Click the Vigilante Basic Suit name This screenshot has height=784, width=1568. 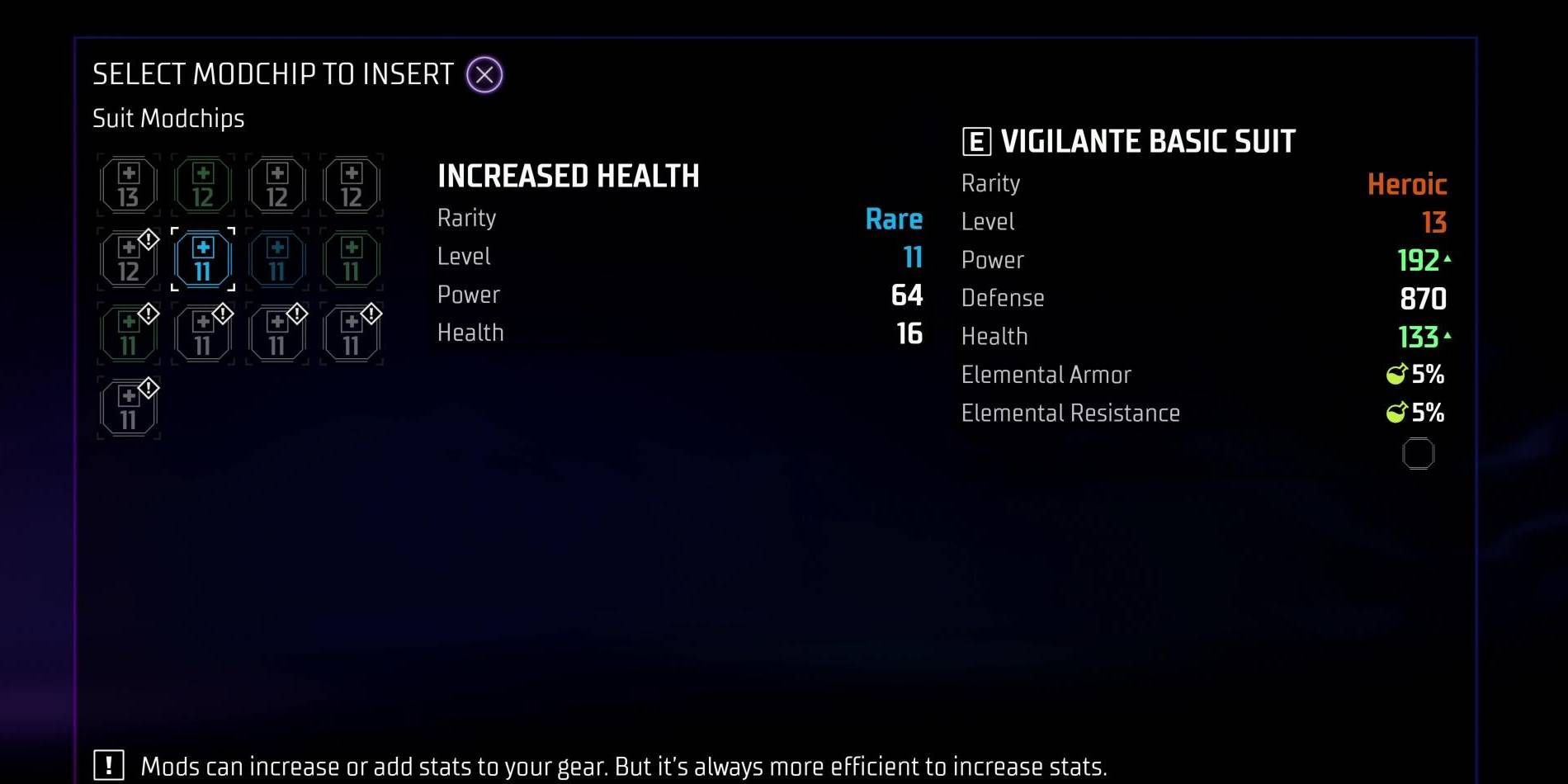(x=1148, y=140)
